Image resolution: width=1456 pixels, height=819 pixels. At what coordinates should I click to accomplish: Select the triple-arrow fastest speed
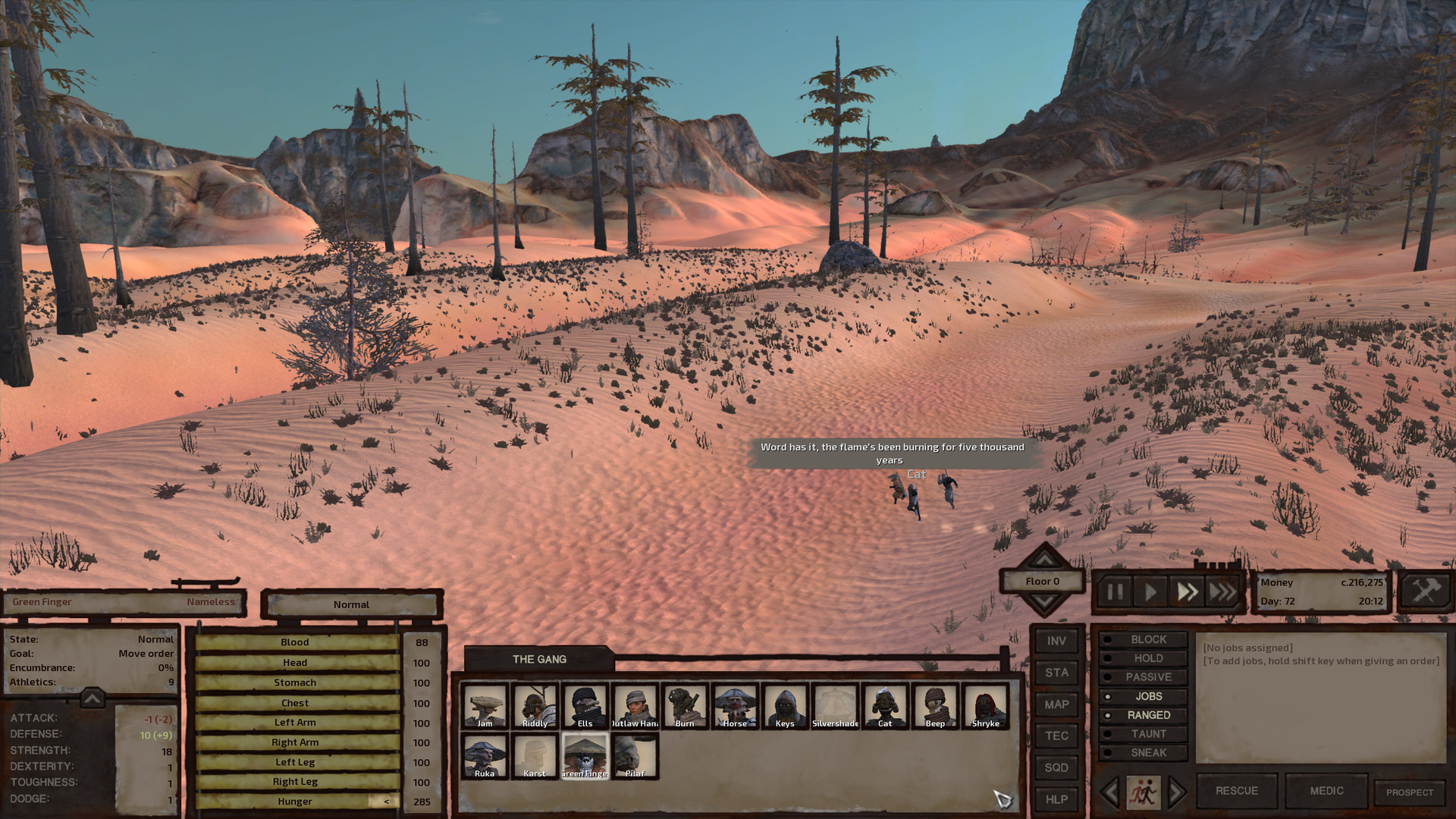(1222, 593)
